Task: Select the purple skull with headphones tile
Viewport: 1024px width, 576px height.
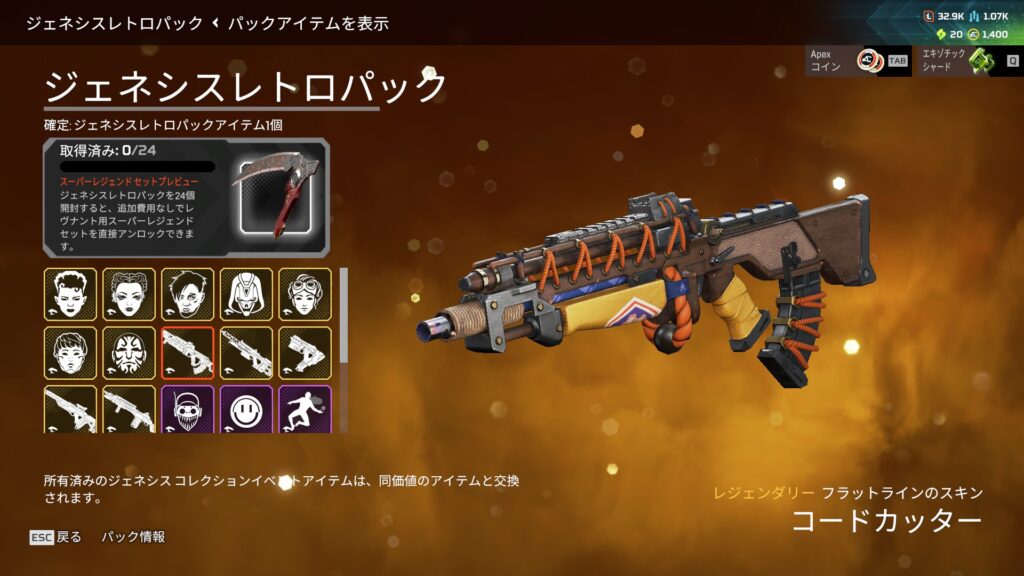Action: (x=188, y=408)
